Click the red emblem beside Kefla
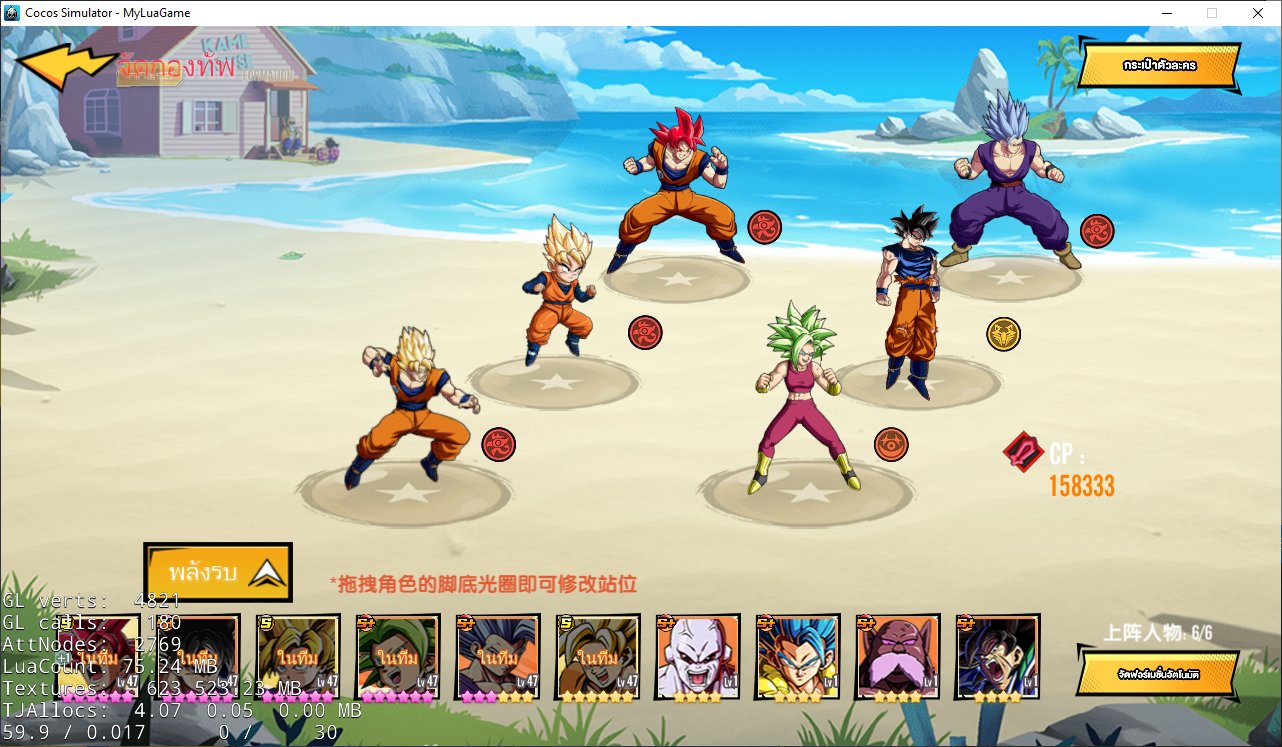The height and width of the screenshot is (747, 1282). pyautogui.click(x=890, y=444)
